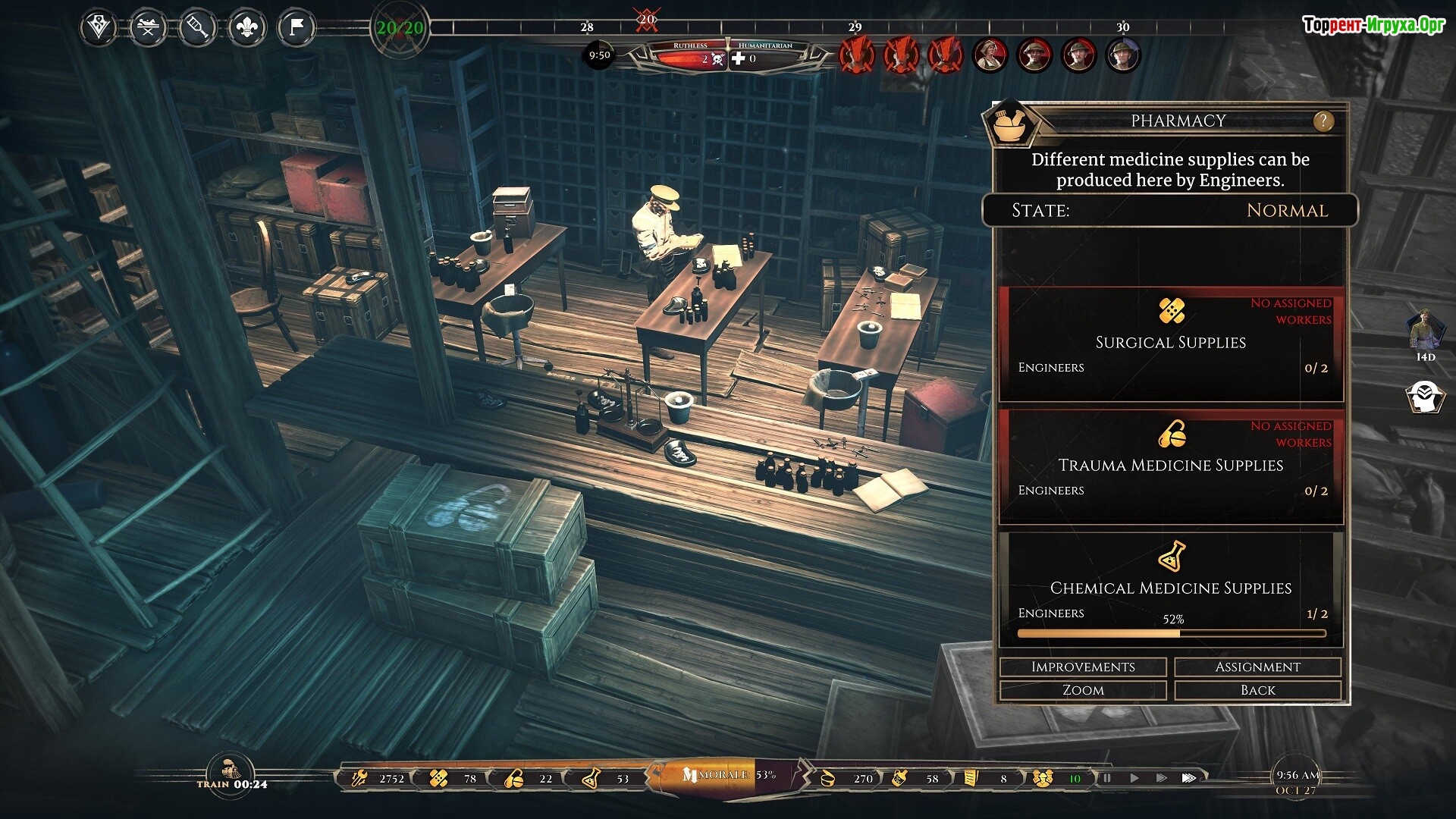Open the Pharmacy Improvements menu
Viewport: 1456px width, 819px height.
coord(1083,667)
